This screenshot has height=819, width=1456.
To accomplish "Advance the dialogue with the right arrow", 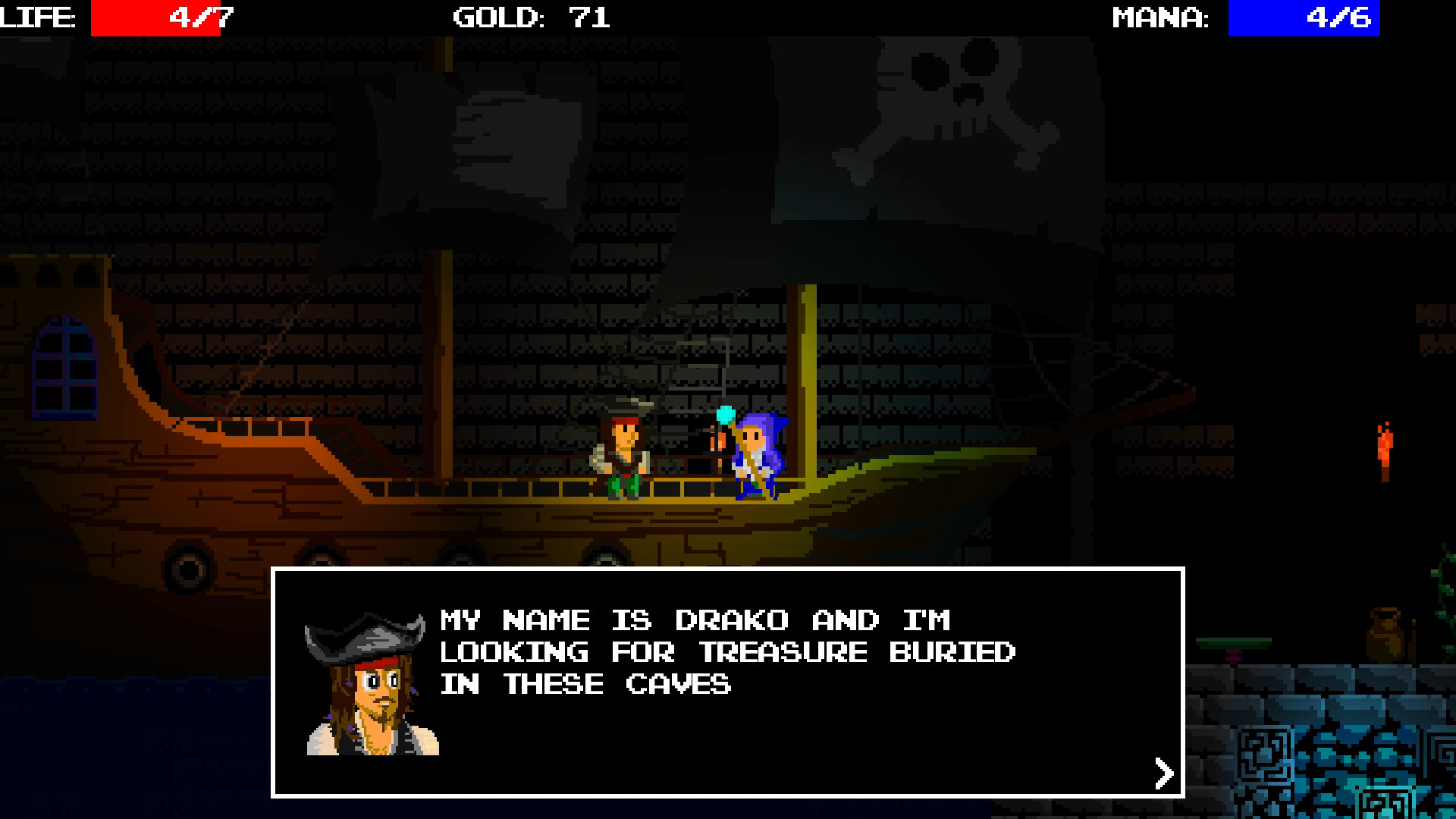I will [1163, 772].
